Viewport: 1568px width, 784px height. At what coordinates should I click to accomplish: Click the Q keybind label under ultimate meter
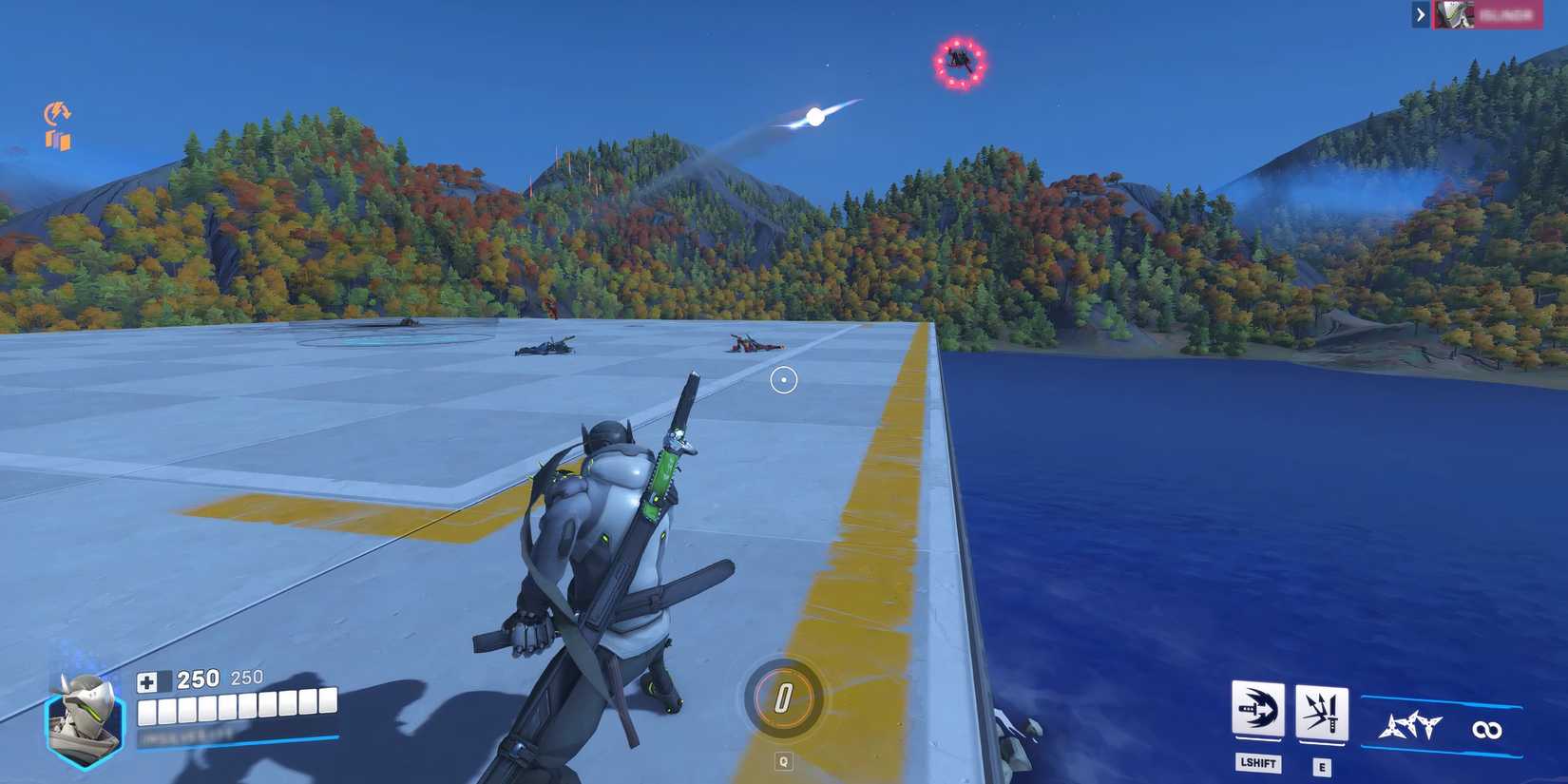point(781,759)
